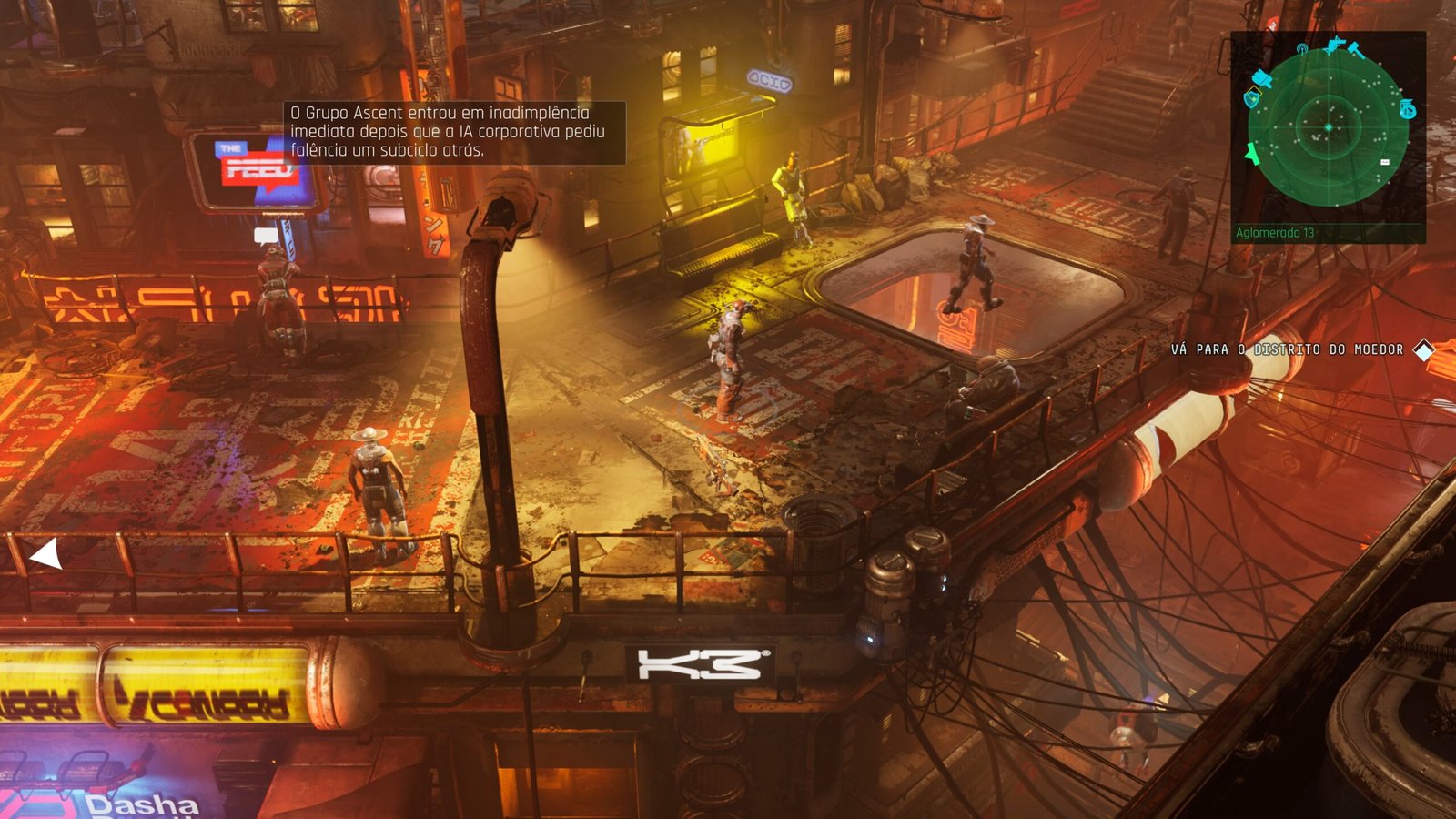Select the white speech marker on minimap
1456x819 pixels.
1385,162
